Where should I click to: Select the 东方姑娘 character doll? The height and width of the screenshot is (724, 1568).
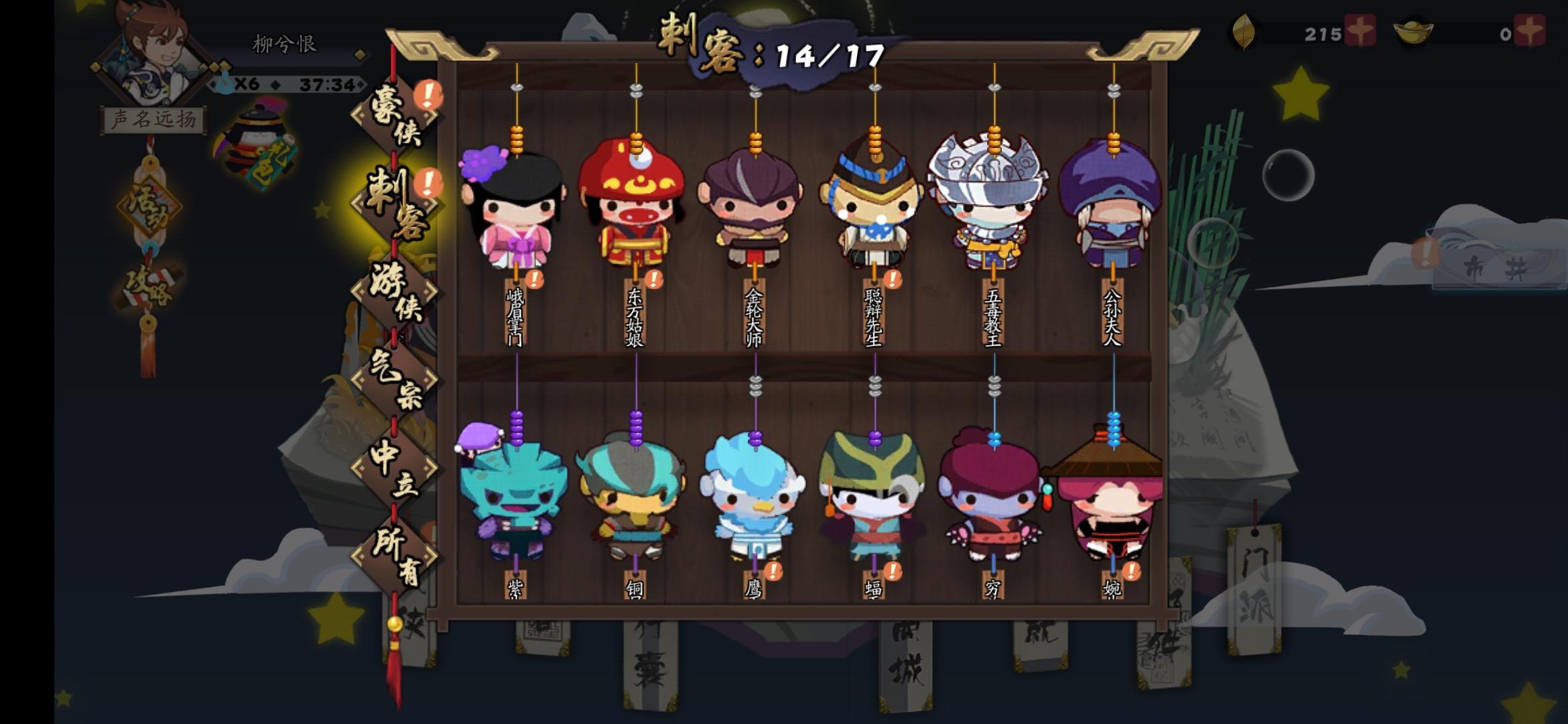tap(635, 208)
